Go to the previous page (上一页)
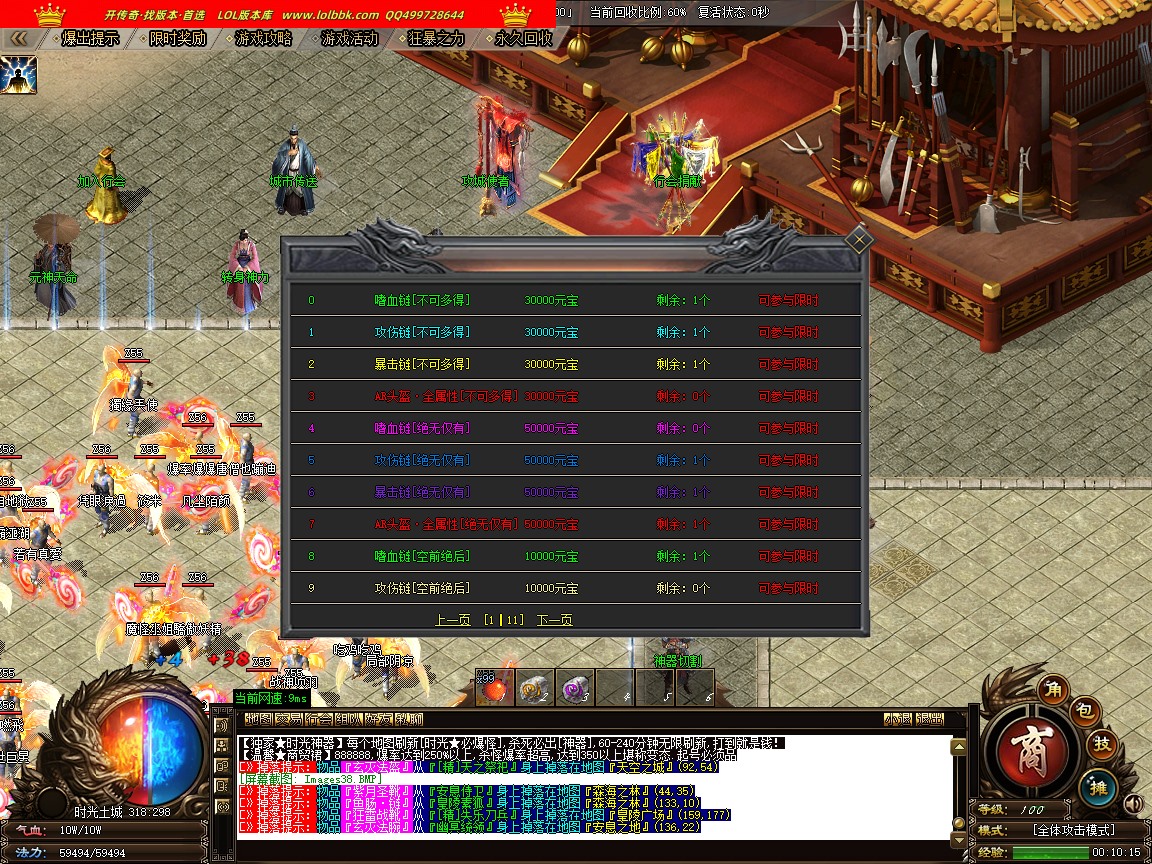Viewport: 1152px width, 864px height. point(453,620)
